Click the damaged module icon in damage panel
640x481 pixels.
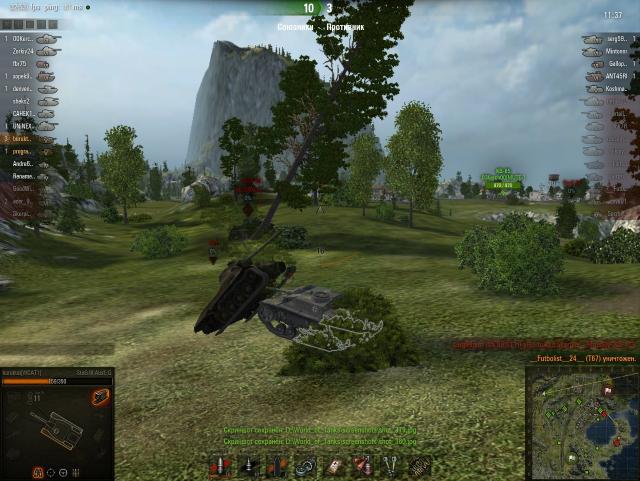tap(99, 398)
